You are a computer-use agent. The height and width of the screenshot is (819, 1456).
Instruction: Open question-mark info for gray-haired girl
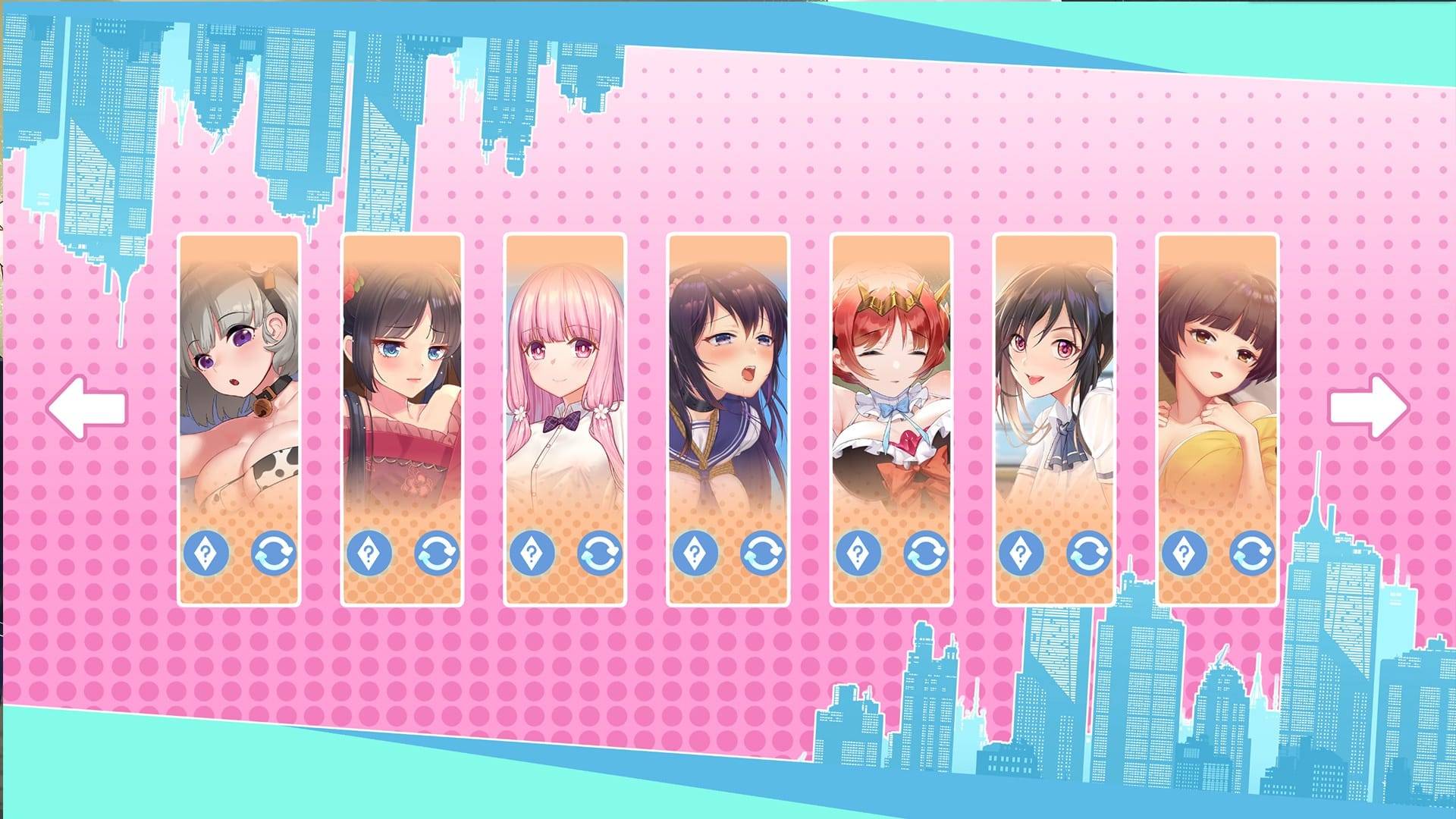[x=206, y=553]
